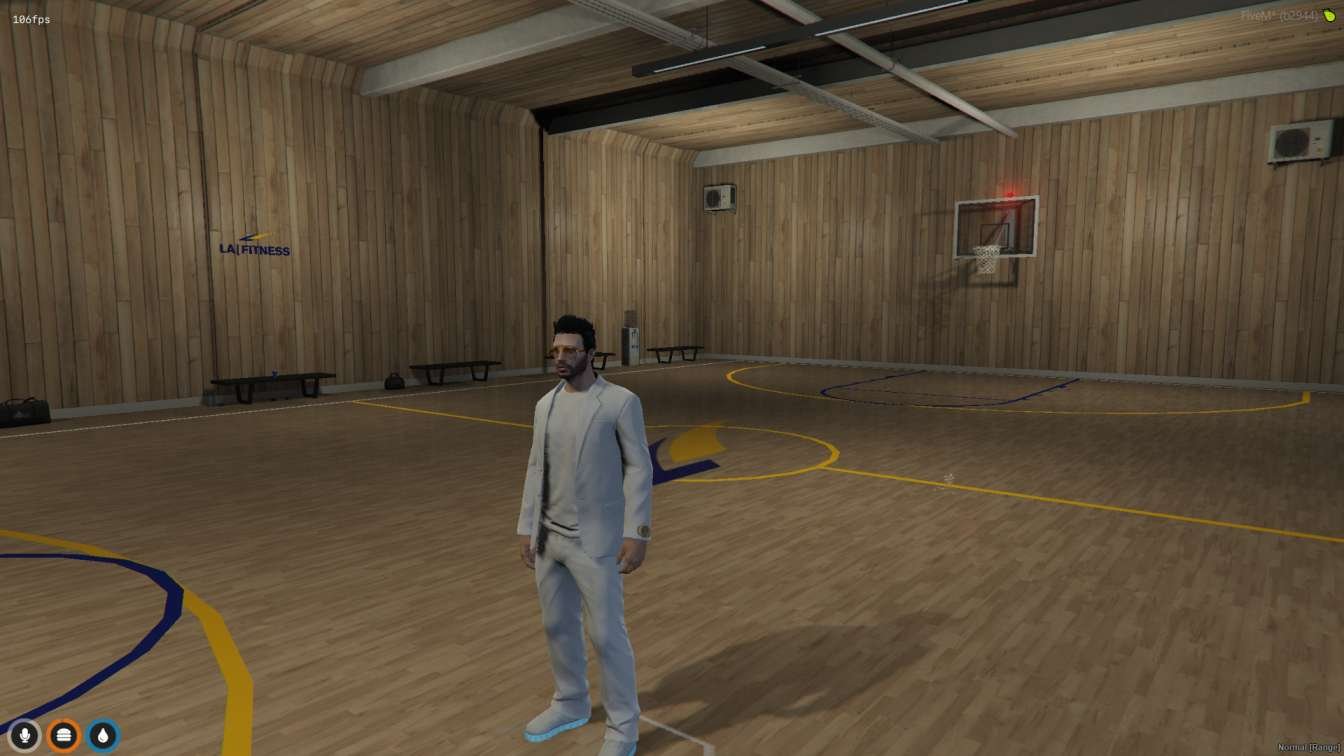This screenshot has width=1344, height=756.
Task: Click the LA FITNESS wall logo
Action: [253, 246]
